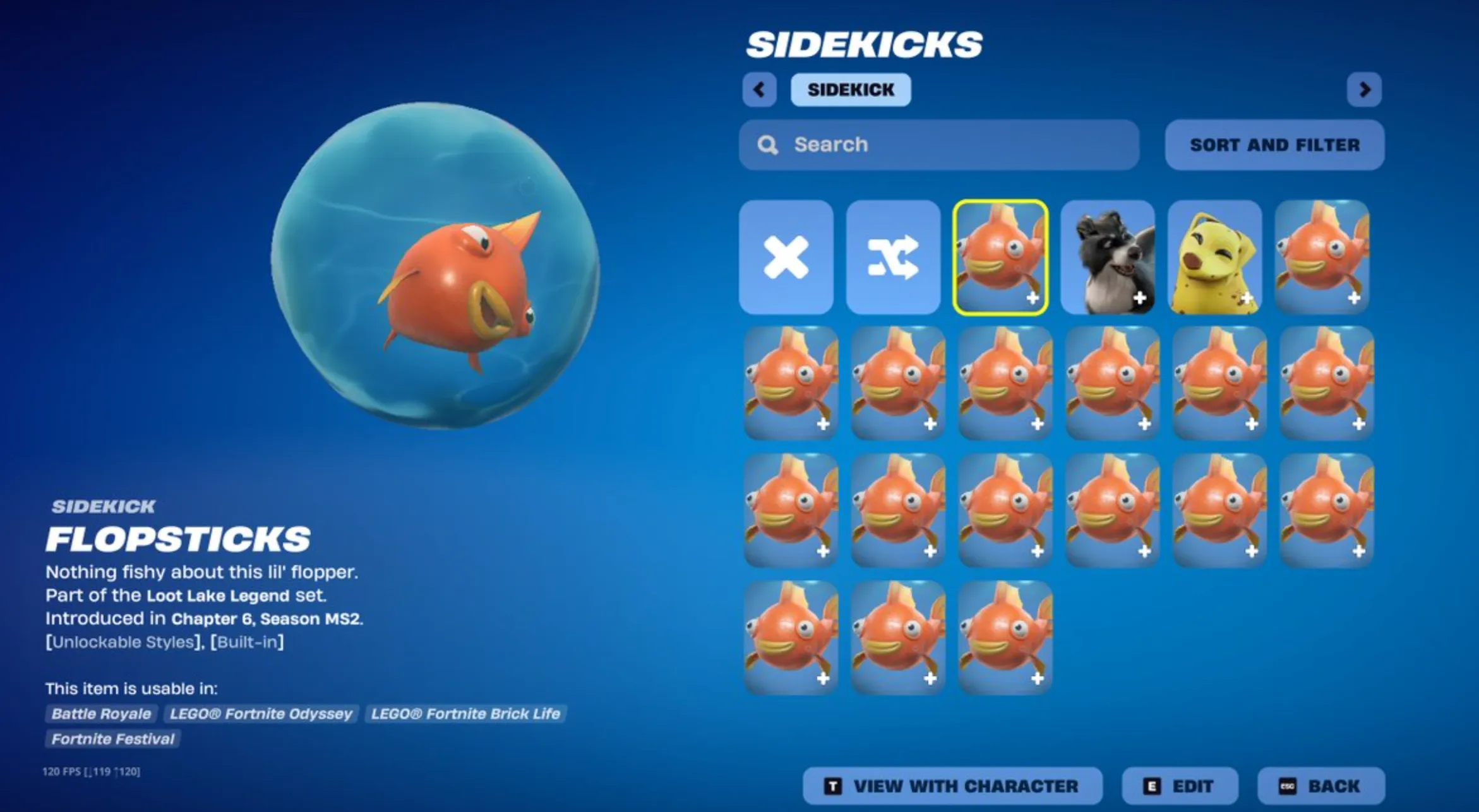
Task: Advance to the next category with the right chevron
Action: (1365, 90)
